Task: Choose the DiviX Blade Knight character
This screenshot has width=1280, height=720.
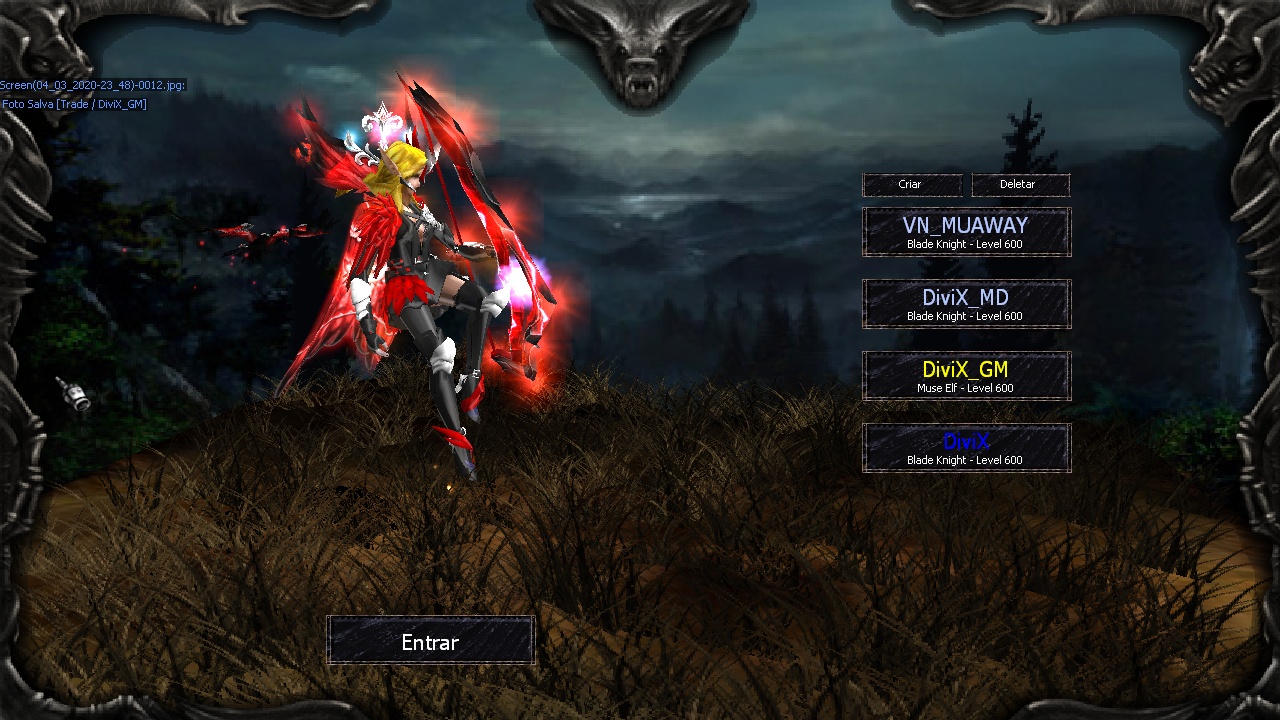Action: (966, 448)
